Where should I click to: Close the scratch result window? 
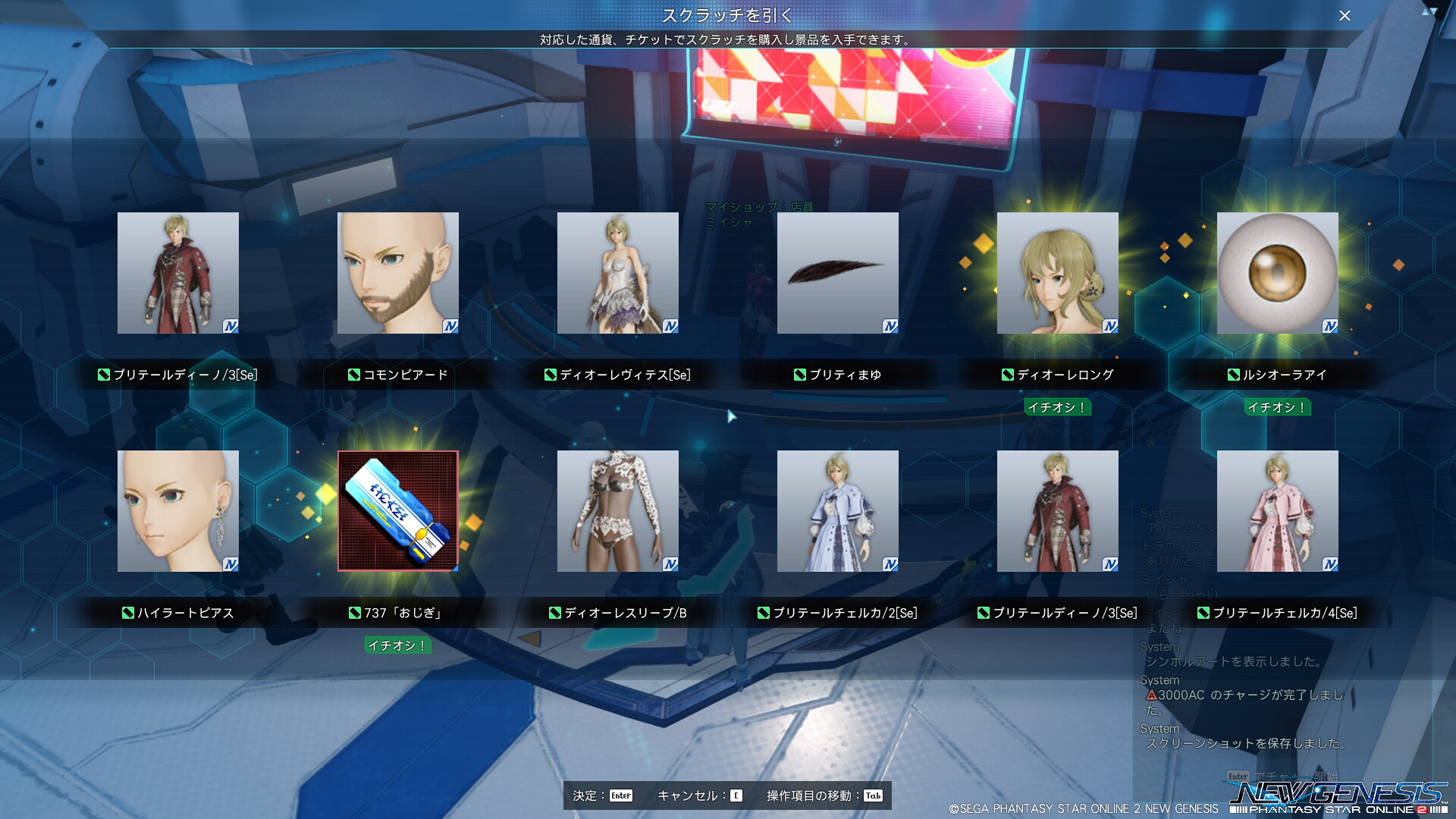point(1345,16)
